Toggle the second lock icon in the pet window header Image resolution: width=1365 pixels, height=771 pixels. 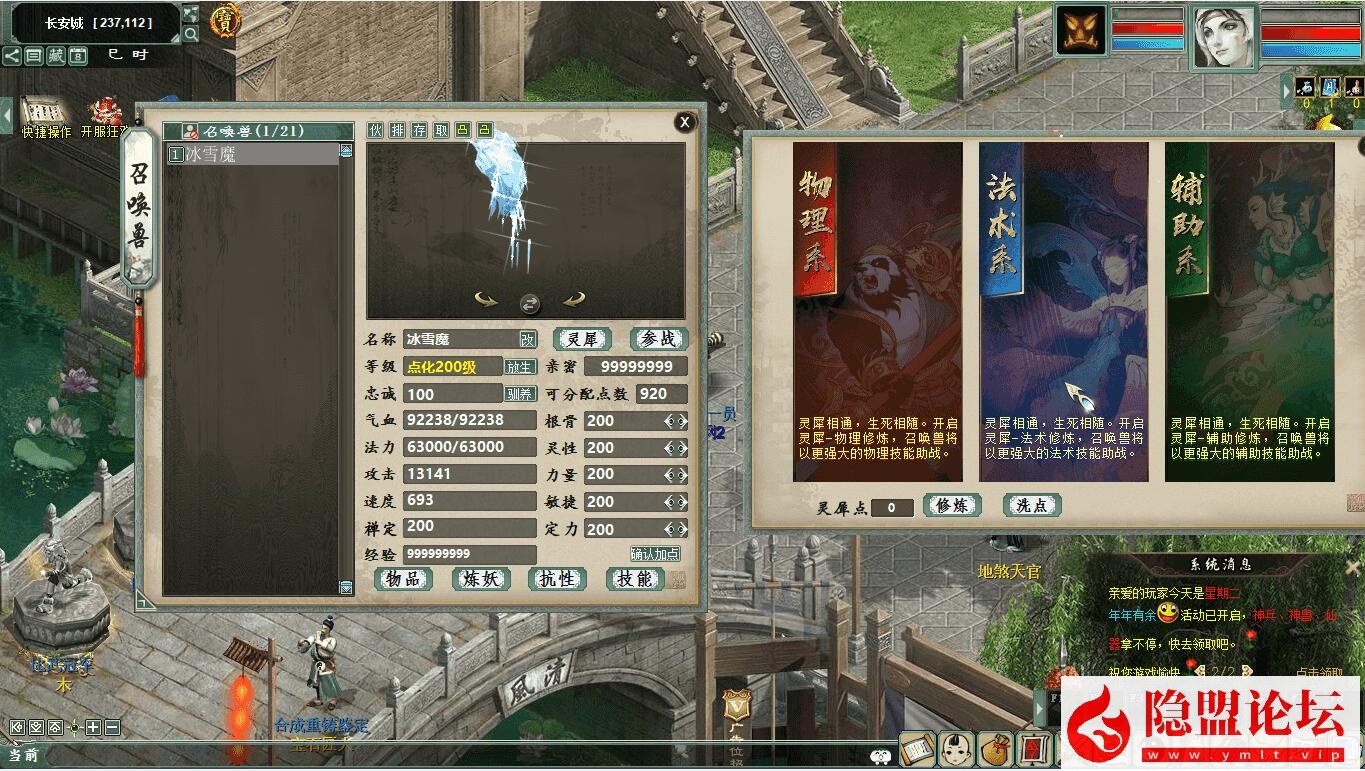click(x=484, y=129)
